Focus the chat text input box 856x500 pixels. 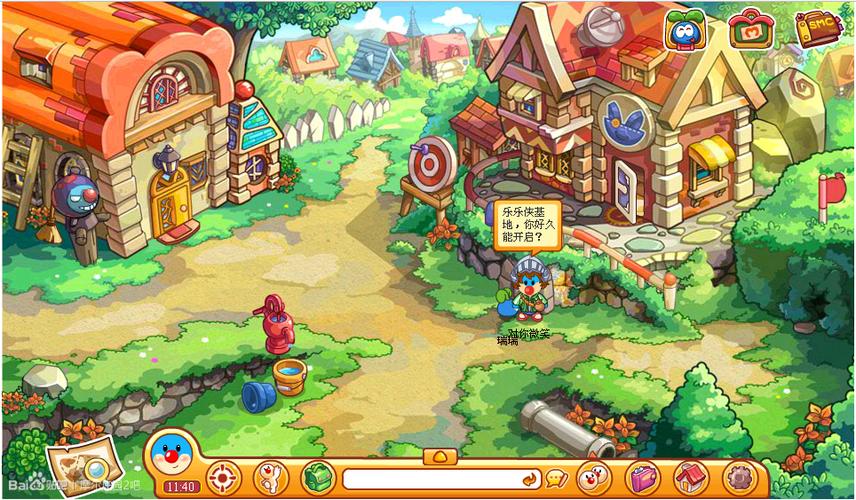[430, 479]
